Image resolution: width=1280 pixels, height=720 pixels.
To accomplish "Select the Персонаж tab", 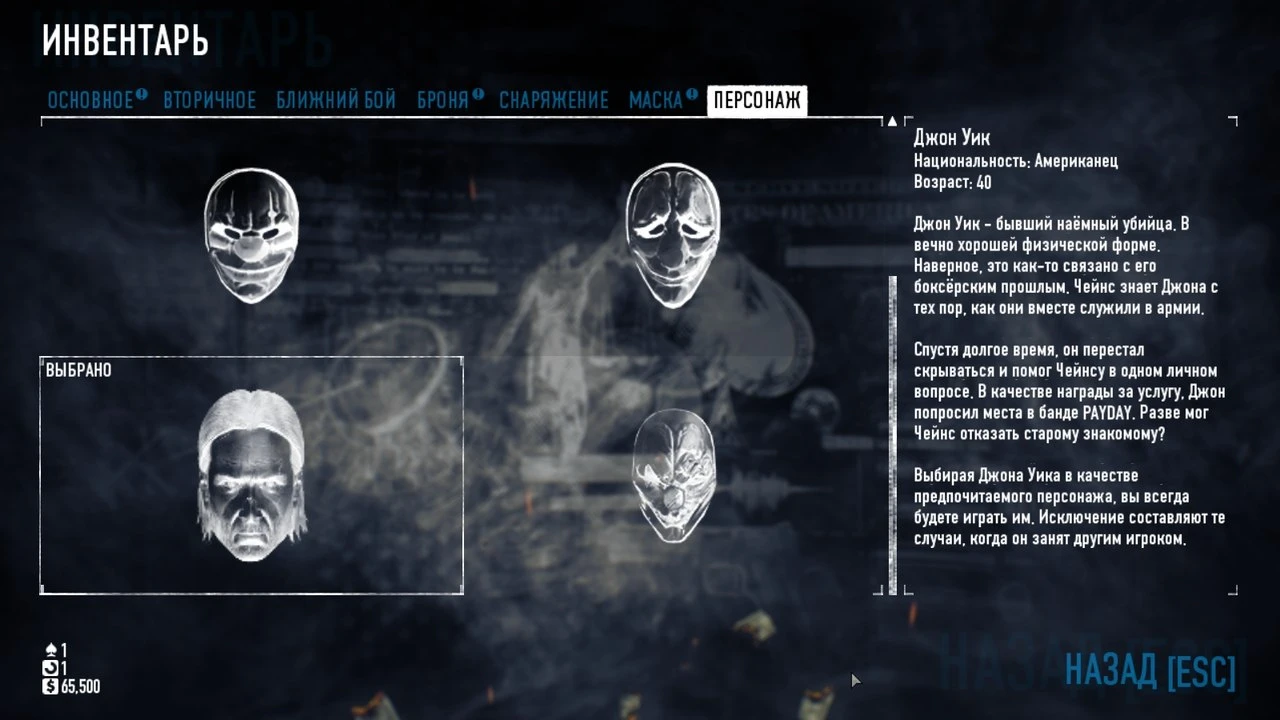I will pos(757,100).
